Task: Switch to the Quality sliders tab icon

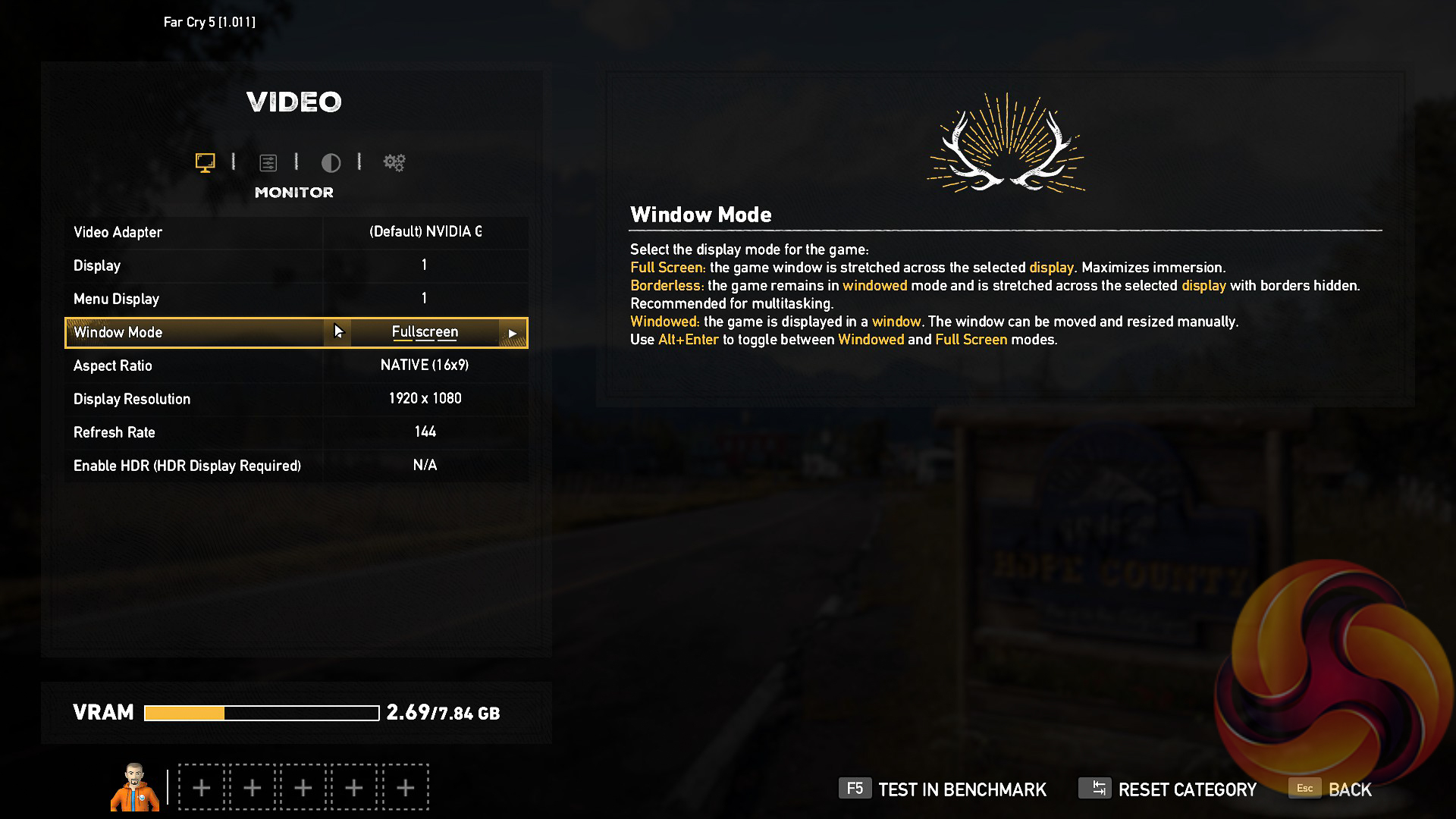Action: pos(268,162)
